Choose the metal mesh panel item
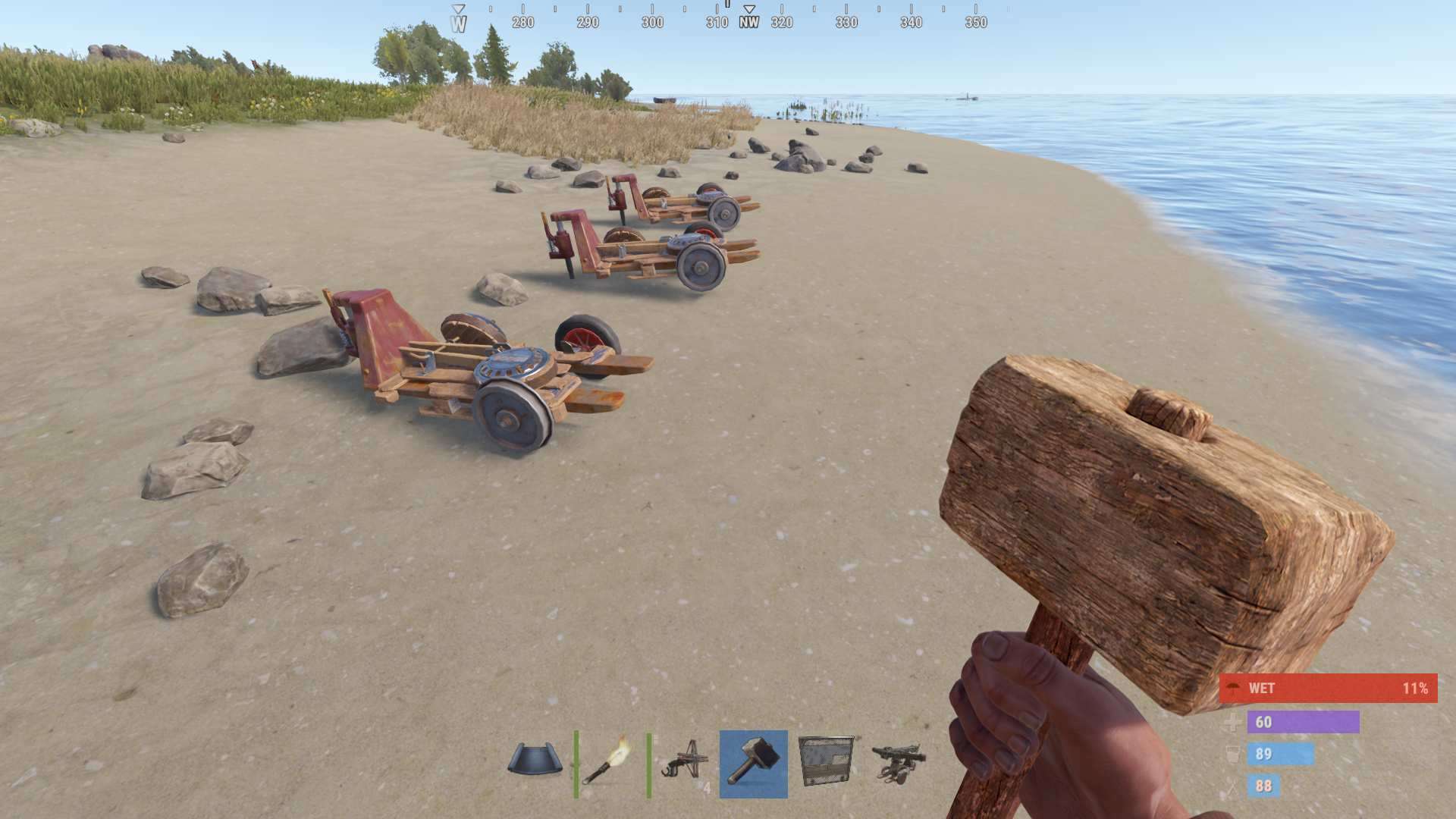Image resolution: width=1456 pixels, height=819 pixels. 826,762
